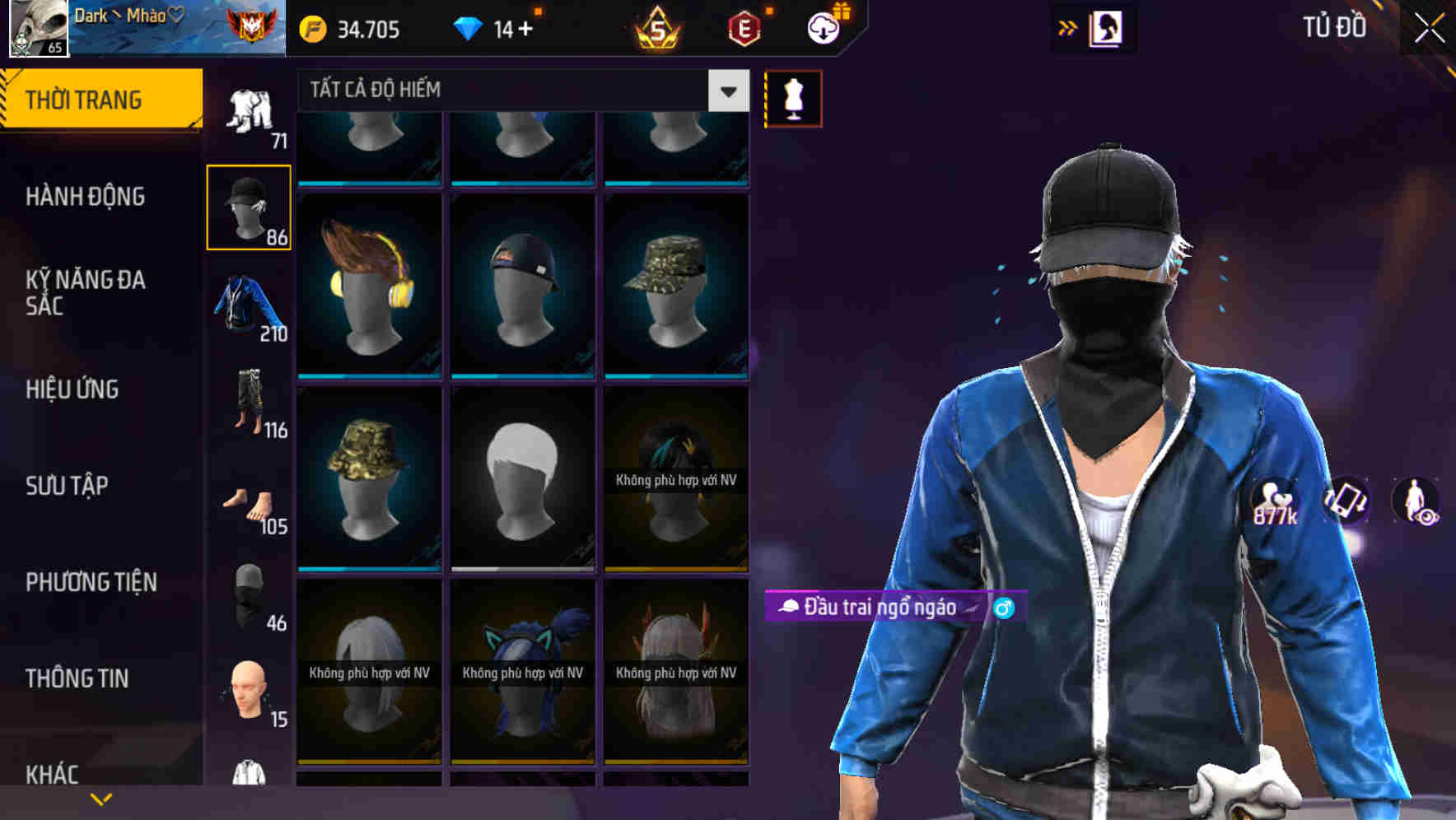Click the 877k likes heart icon
The width and height of the screenshot is (1456, 820).
[1272, 502]
